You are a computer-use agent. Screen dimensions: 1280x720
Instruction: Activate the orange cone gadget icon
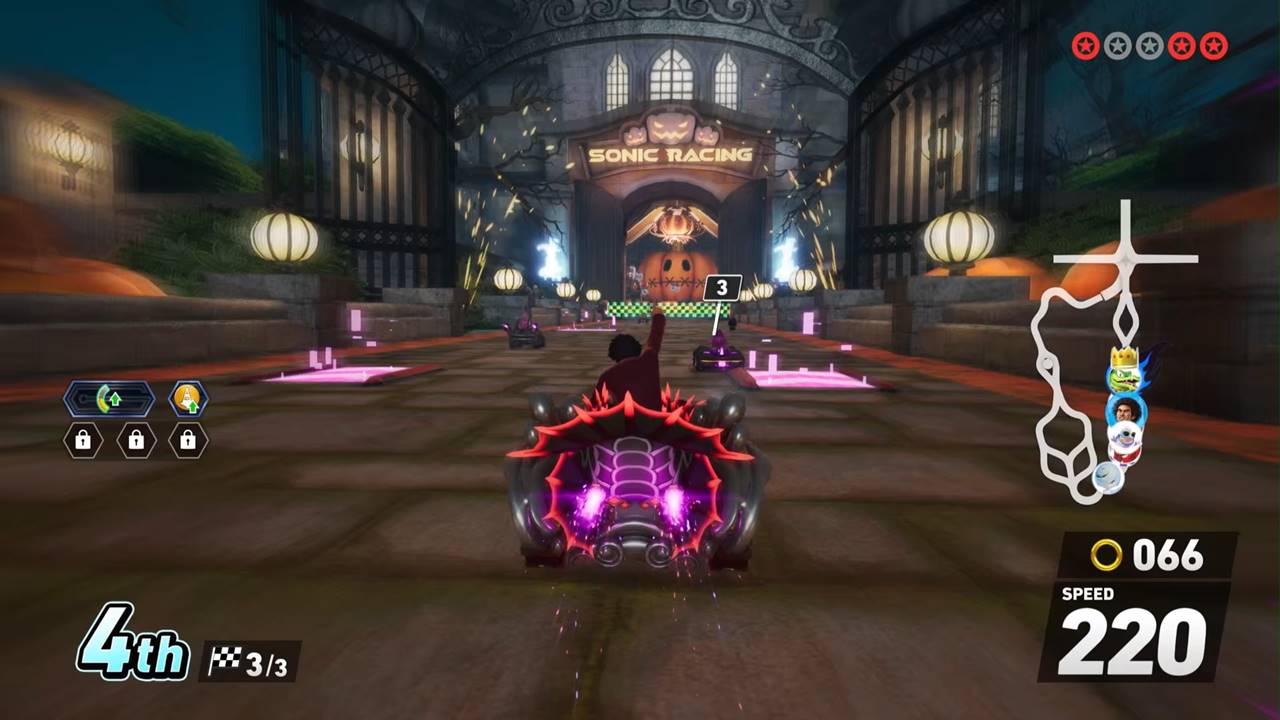[x=187, y=399]
